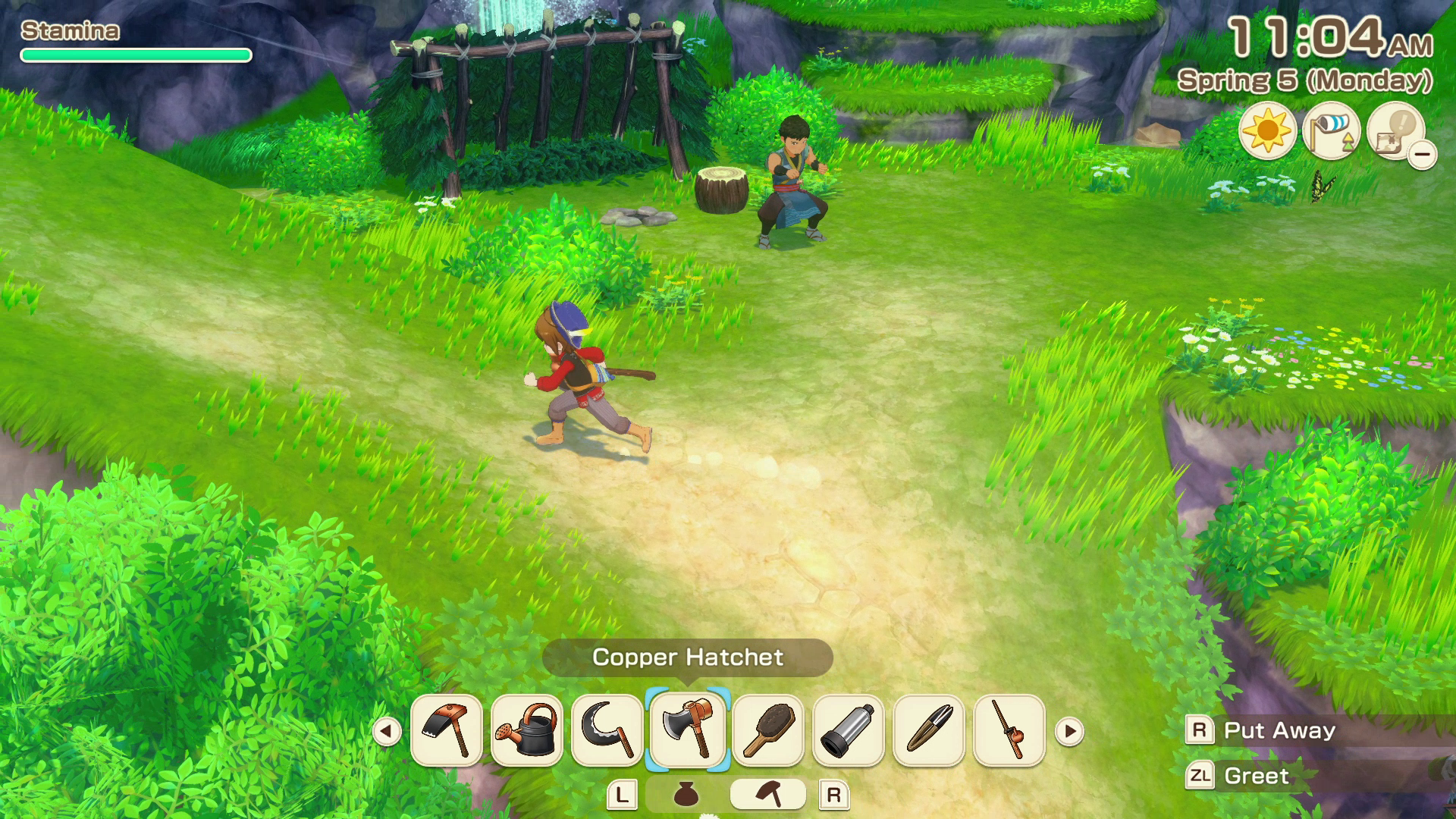Select the hoe tool slot
The image size is (1456, 819).
point(446,730)
